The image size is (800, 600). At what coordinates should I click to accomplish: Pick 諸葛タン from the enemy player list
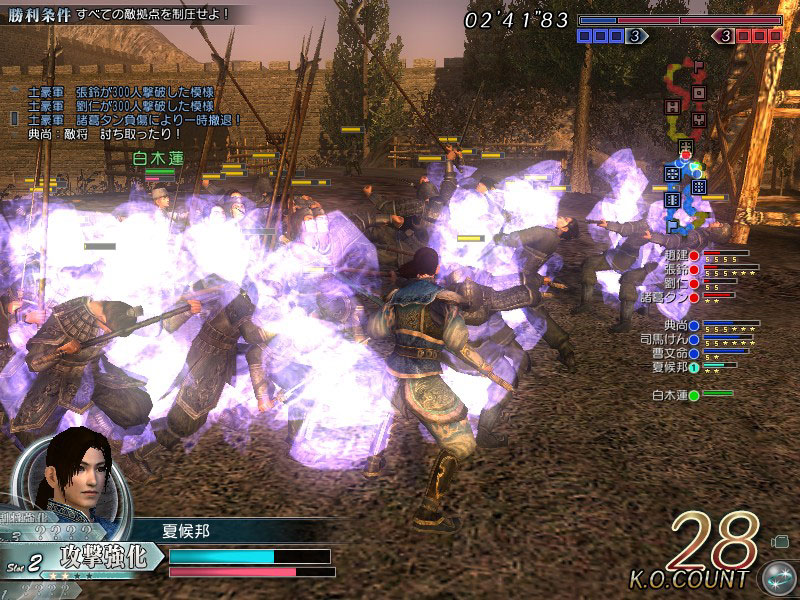click(x=670, y=297)
